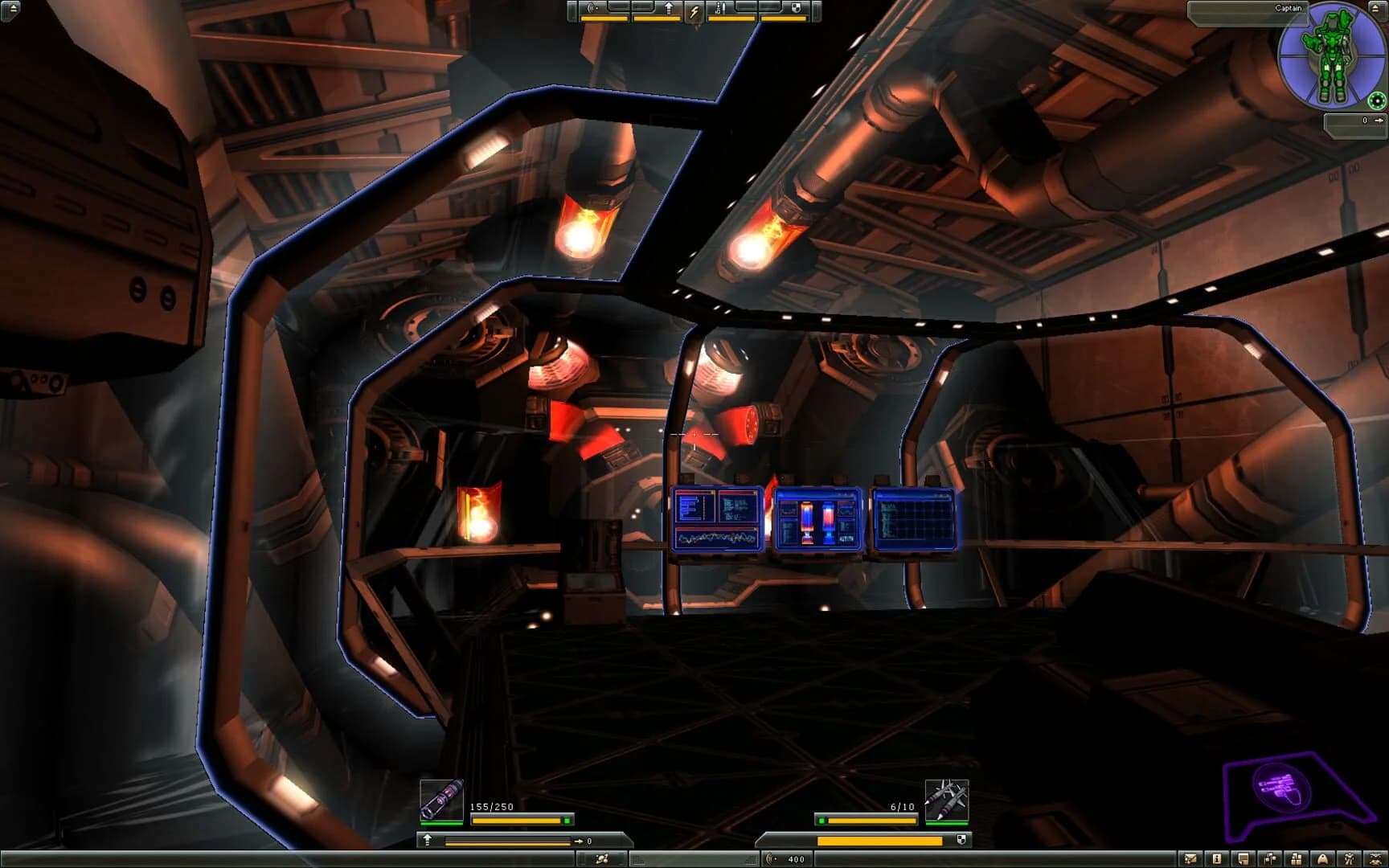Open the document log icon in bottom-right taskbar
This screenshot has height=868, width=1389.
1244,859
